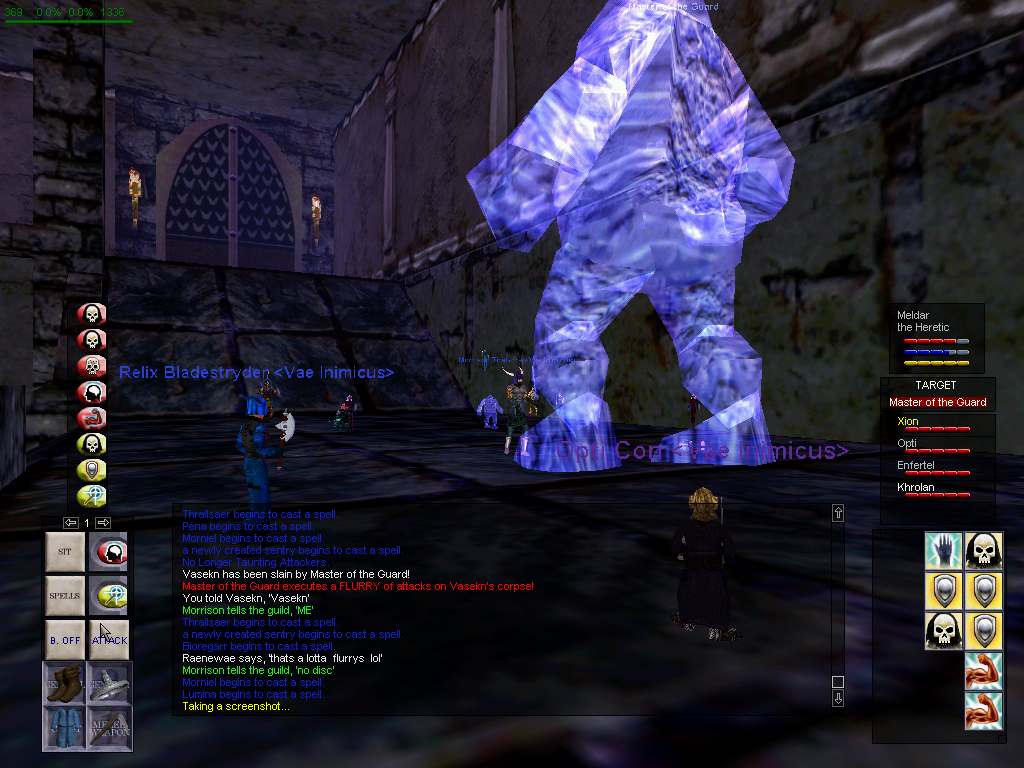Select the scythe melee weapon slot
Image resolution: width=1024 pixels, height=768 pixels.
point(109,728)
